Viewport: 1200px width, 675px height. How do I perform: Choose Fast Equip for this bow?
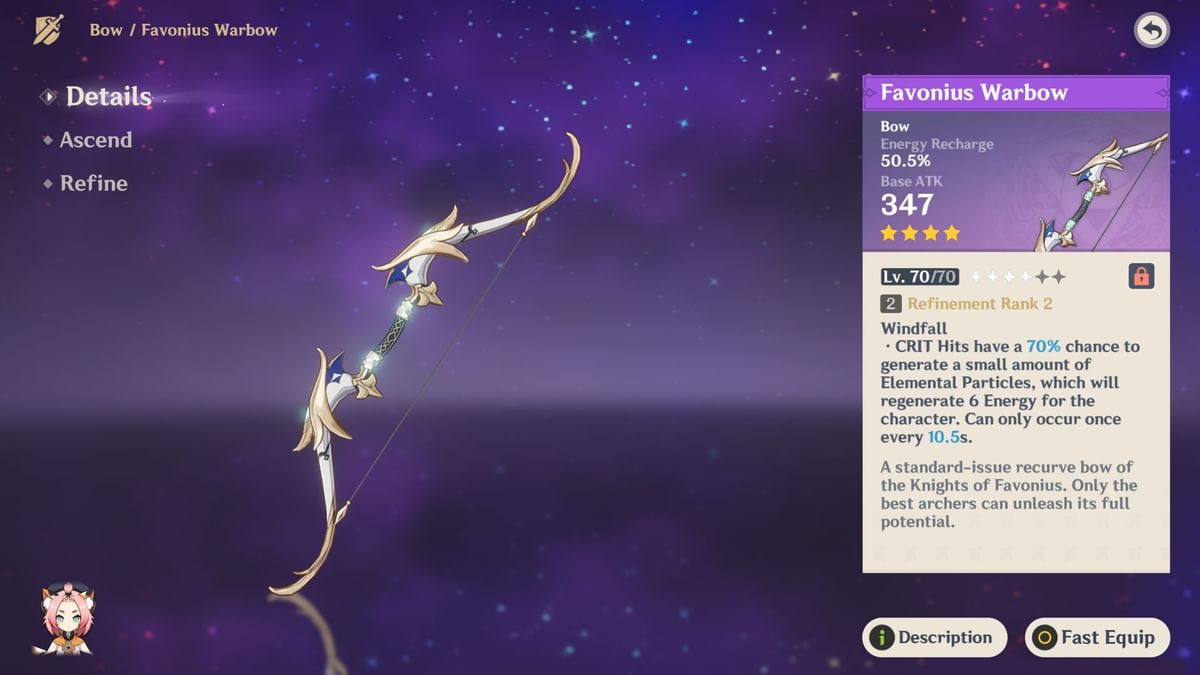pos(1097,637)
